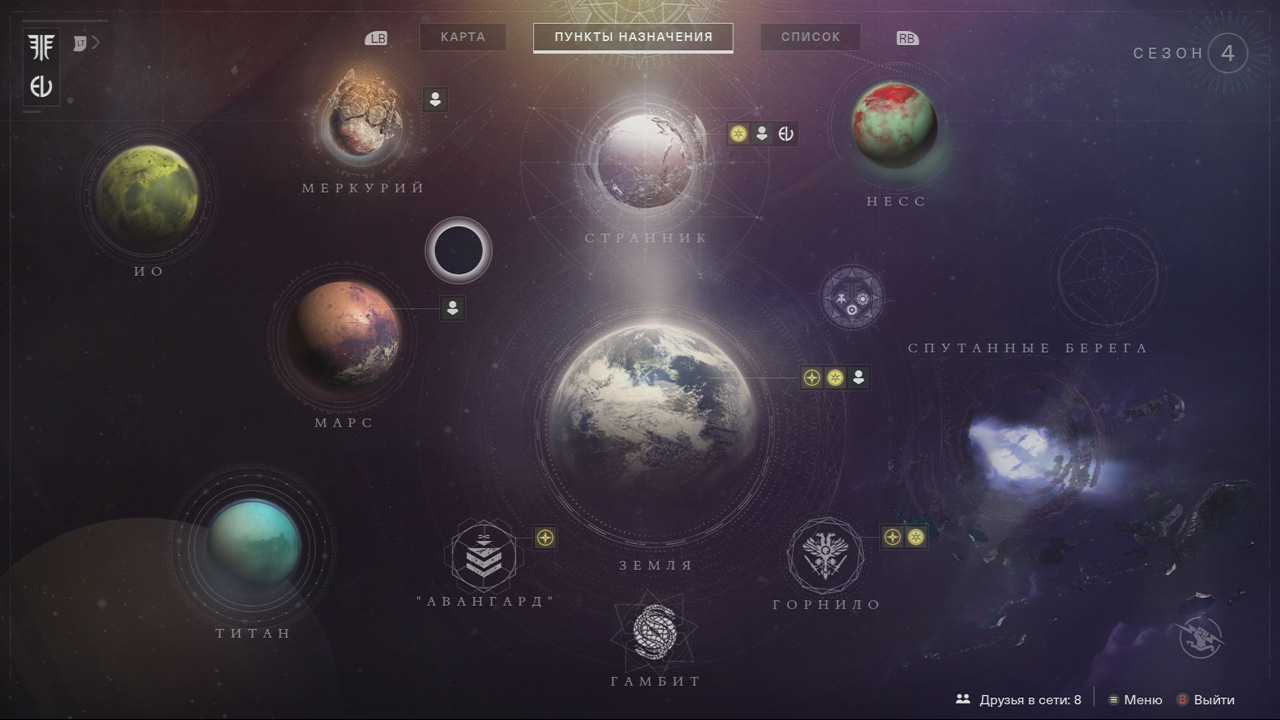Open the black circle node above Марс
The width and height of the screenshot is (1280, 720).
(x=458, y=250)
